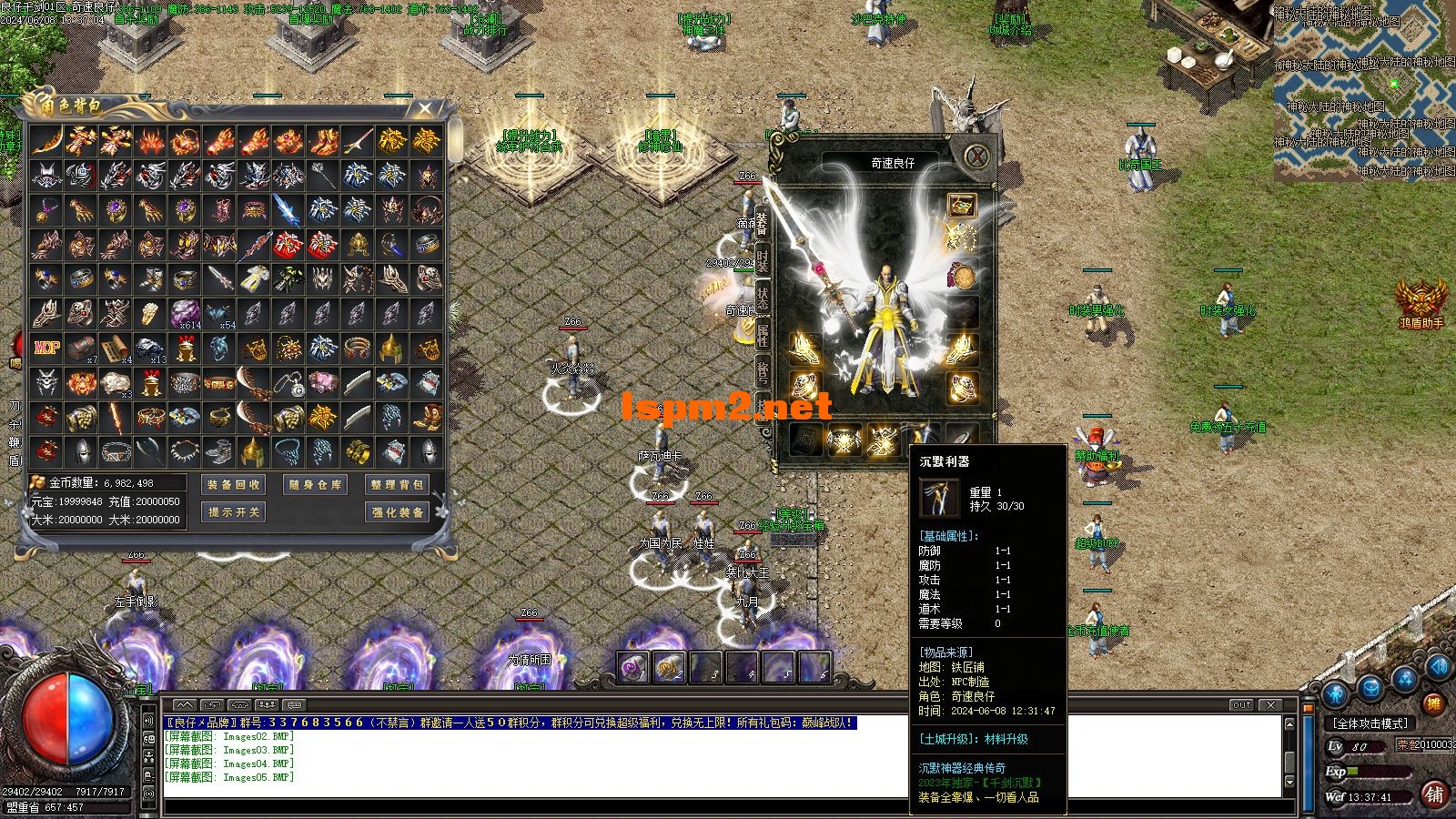Open the 铺 personal shop icon
Screen dimensions: 1456x819
point(1434,794)
